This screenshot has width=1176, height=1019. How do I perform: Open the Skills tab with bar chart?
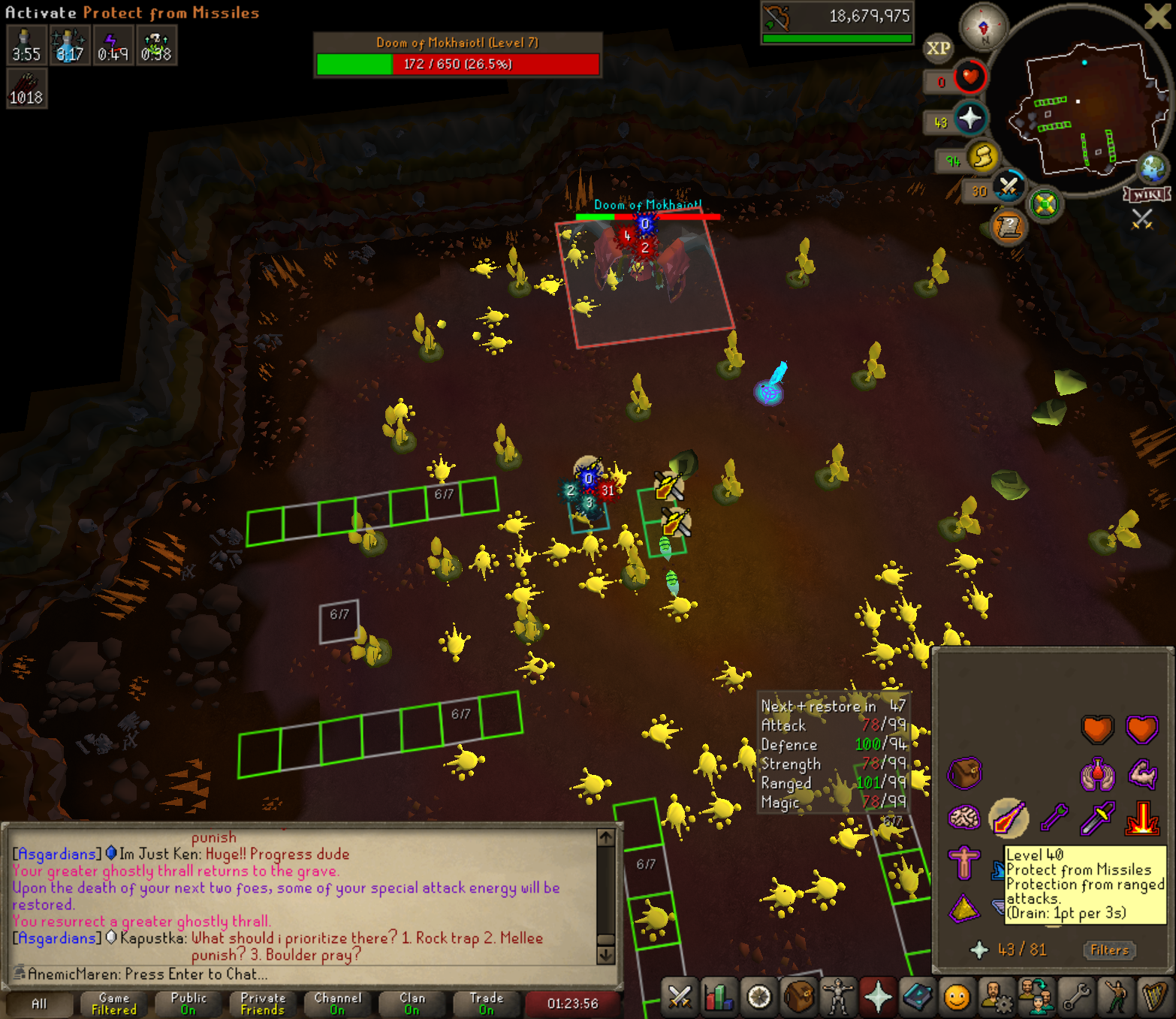click(x=719, y=997)
